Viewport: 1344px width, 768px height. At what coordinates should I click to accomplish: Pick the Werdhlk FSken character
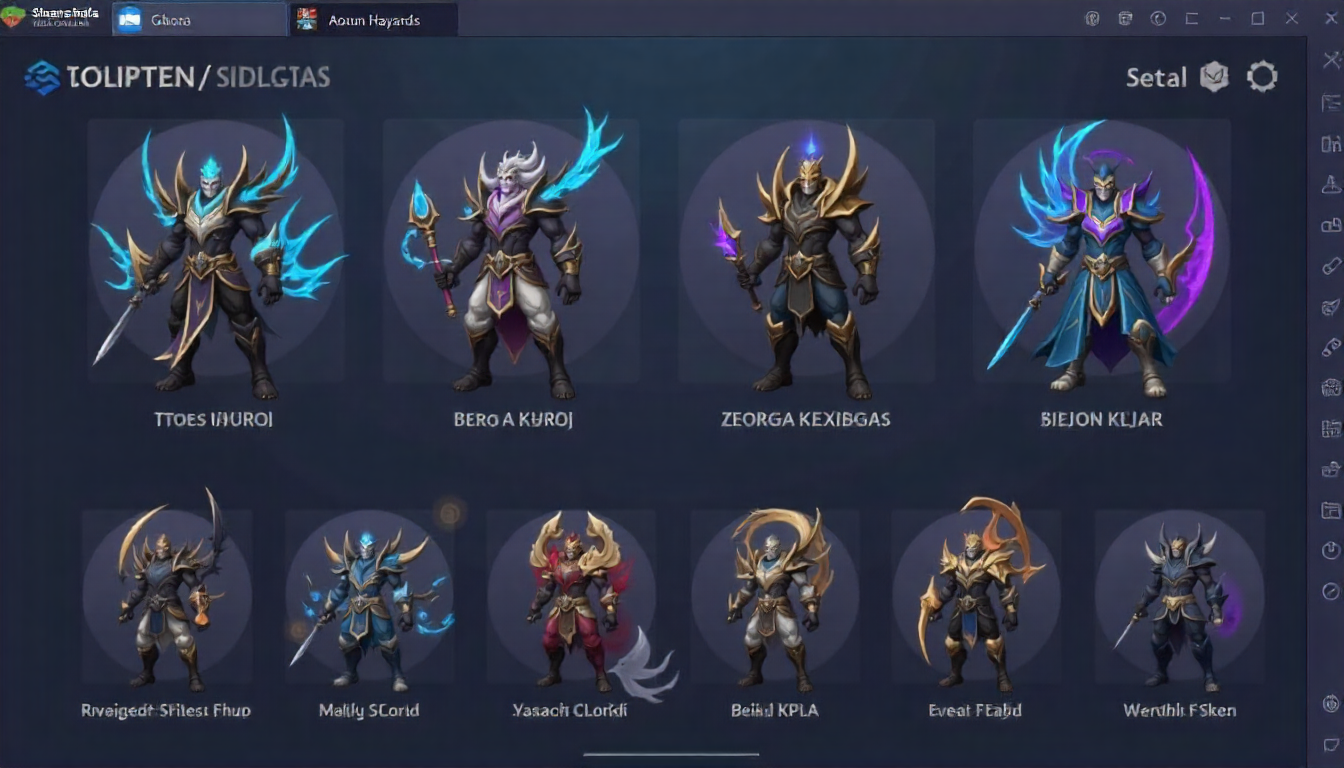tap(1179, 598)
